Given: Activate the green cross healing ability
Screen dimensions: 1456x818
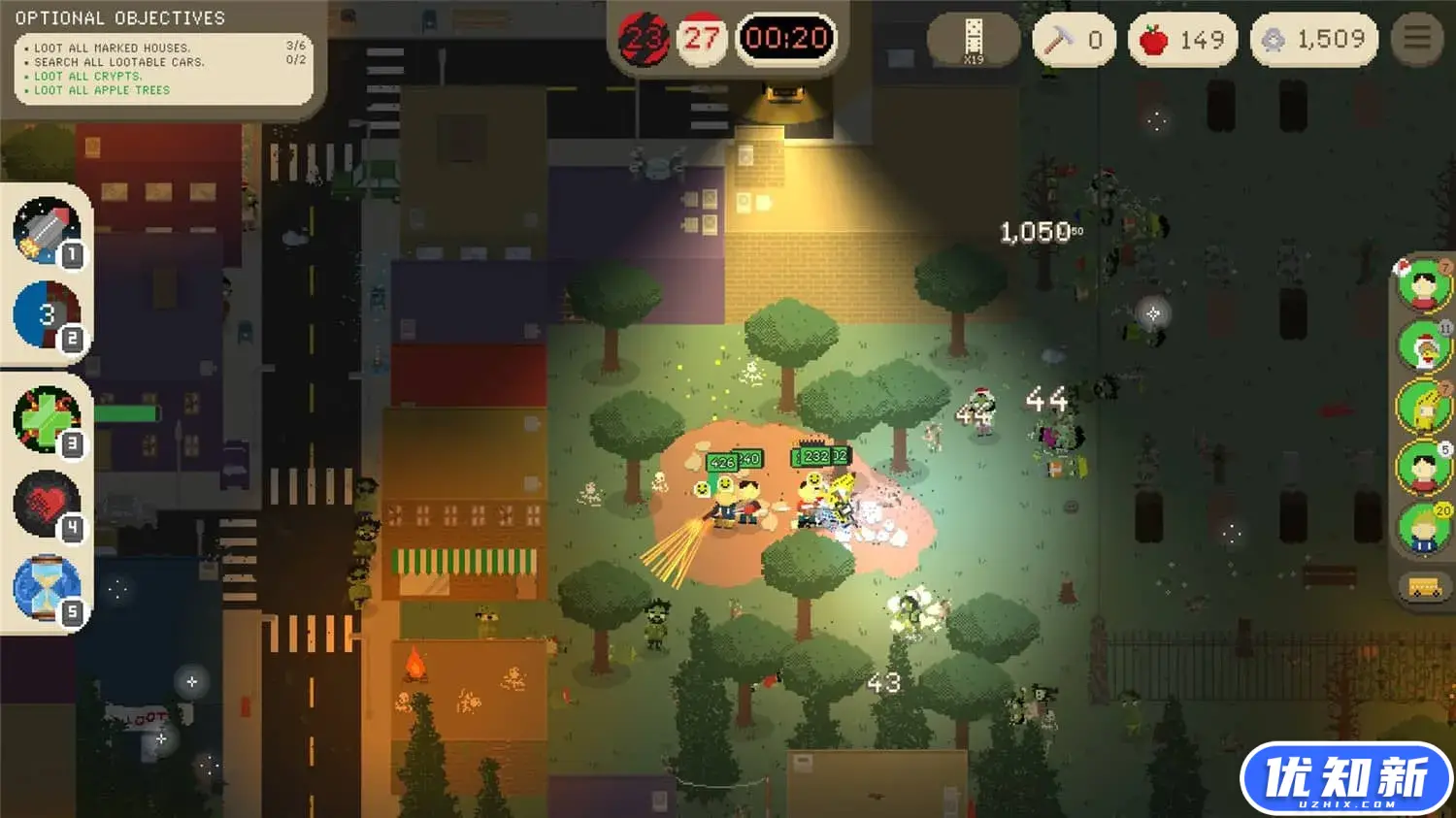Looking at the screenshot, I should [46, 419].
